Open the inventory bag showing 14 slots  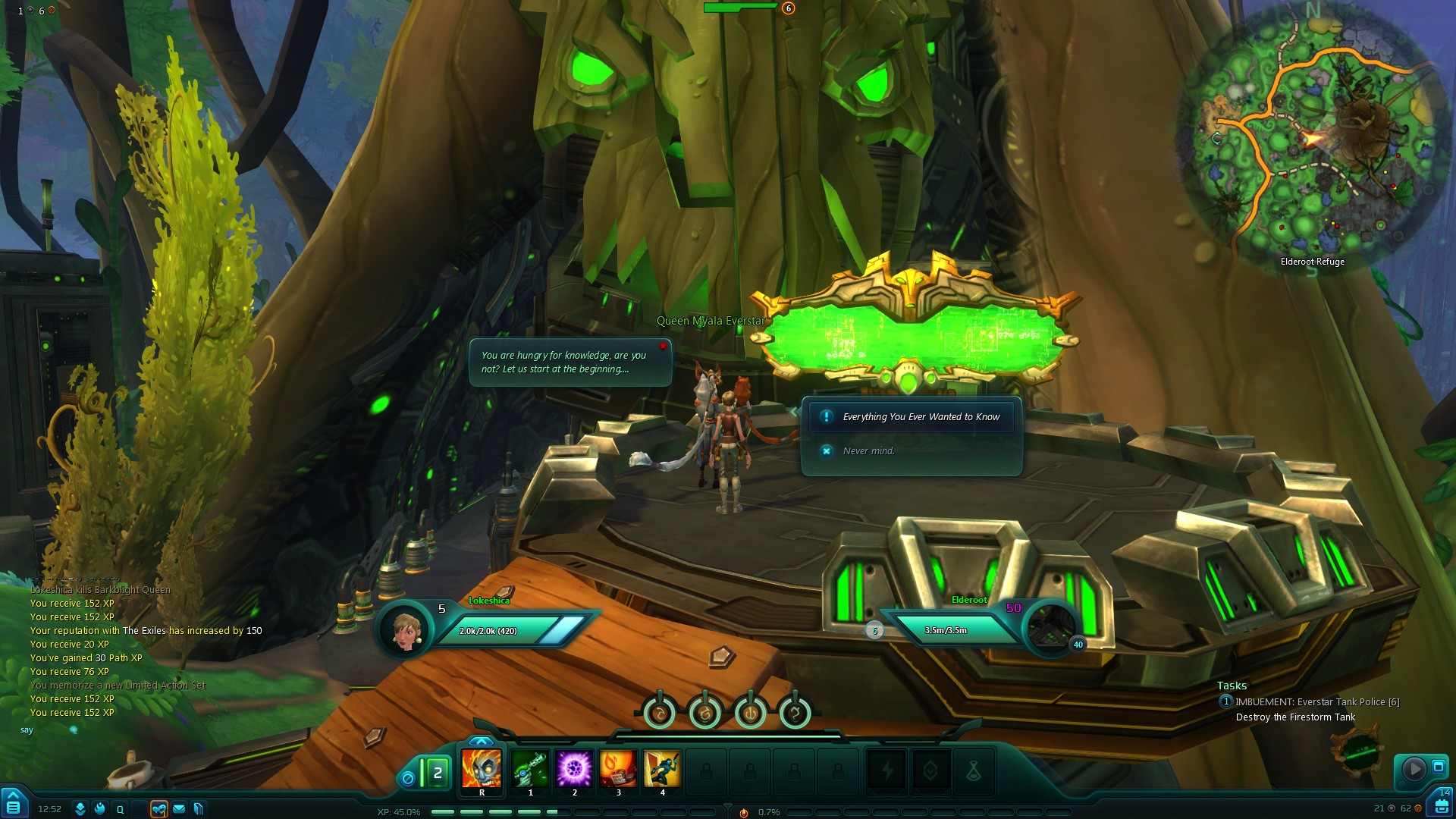pos(1442,805)
